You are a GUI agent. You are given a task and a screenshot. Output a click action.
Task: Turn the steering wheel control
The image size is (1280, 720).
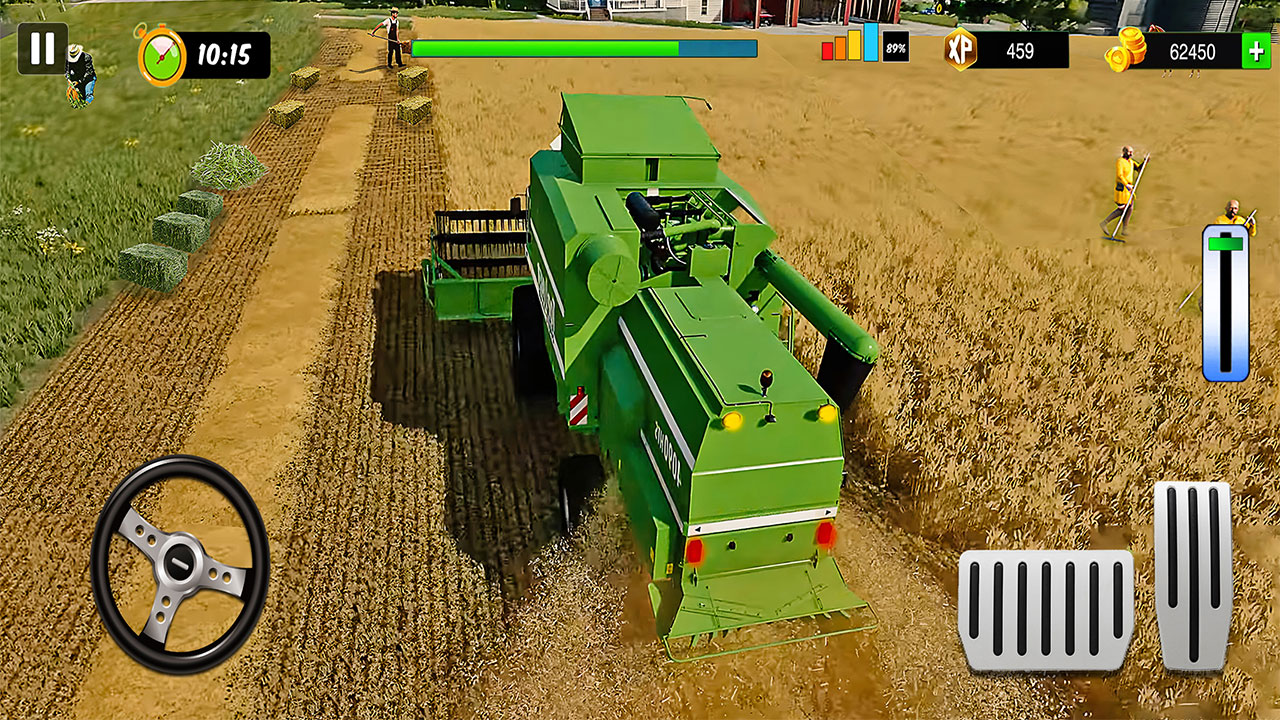[180, 562]
